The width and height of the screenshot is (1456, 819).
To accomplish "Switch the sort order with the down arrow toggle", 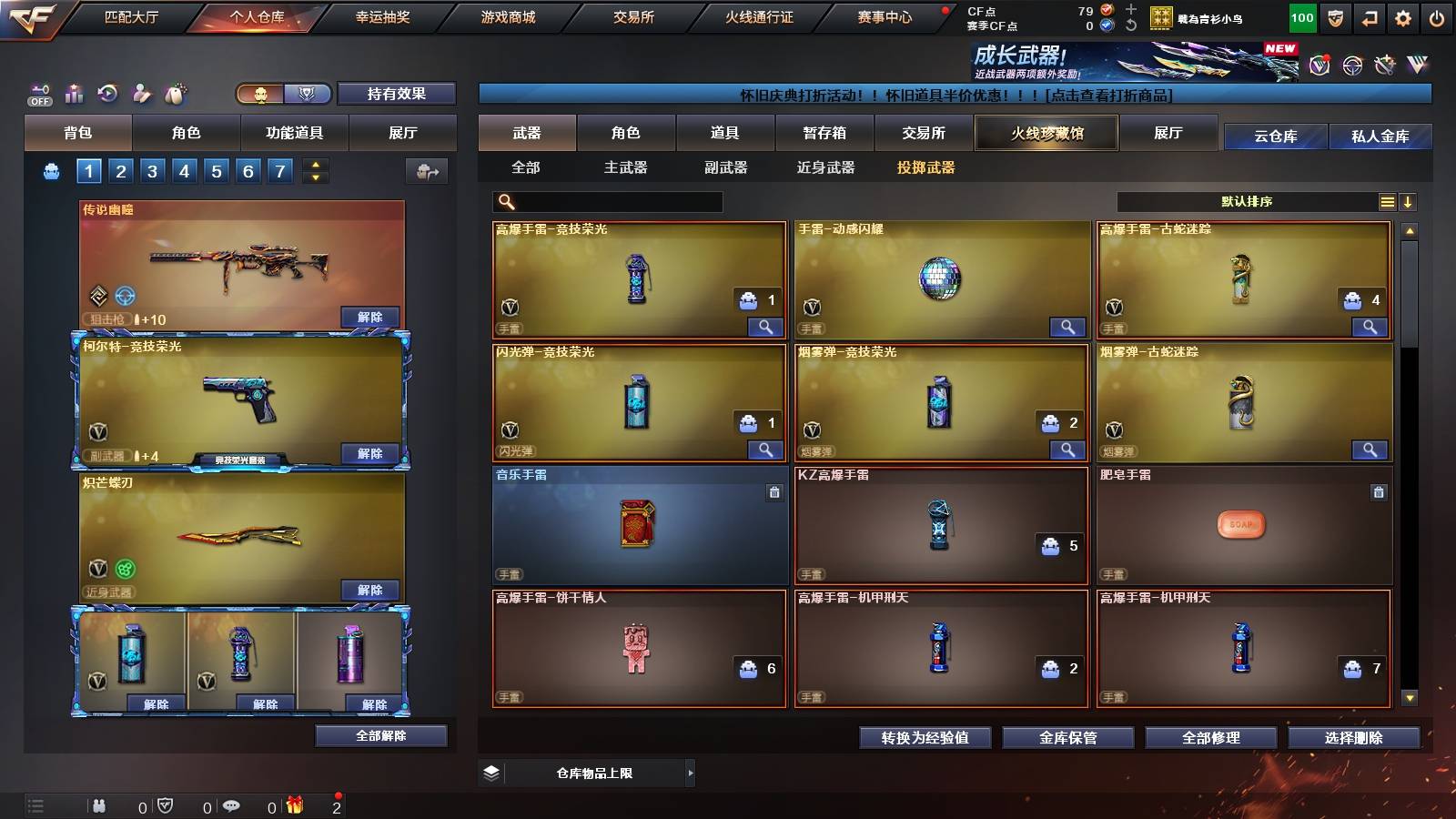I will point(1410,202).
